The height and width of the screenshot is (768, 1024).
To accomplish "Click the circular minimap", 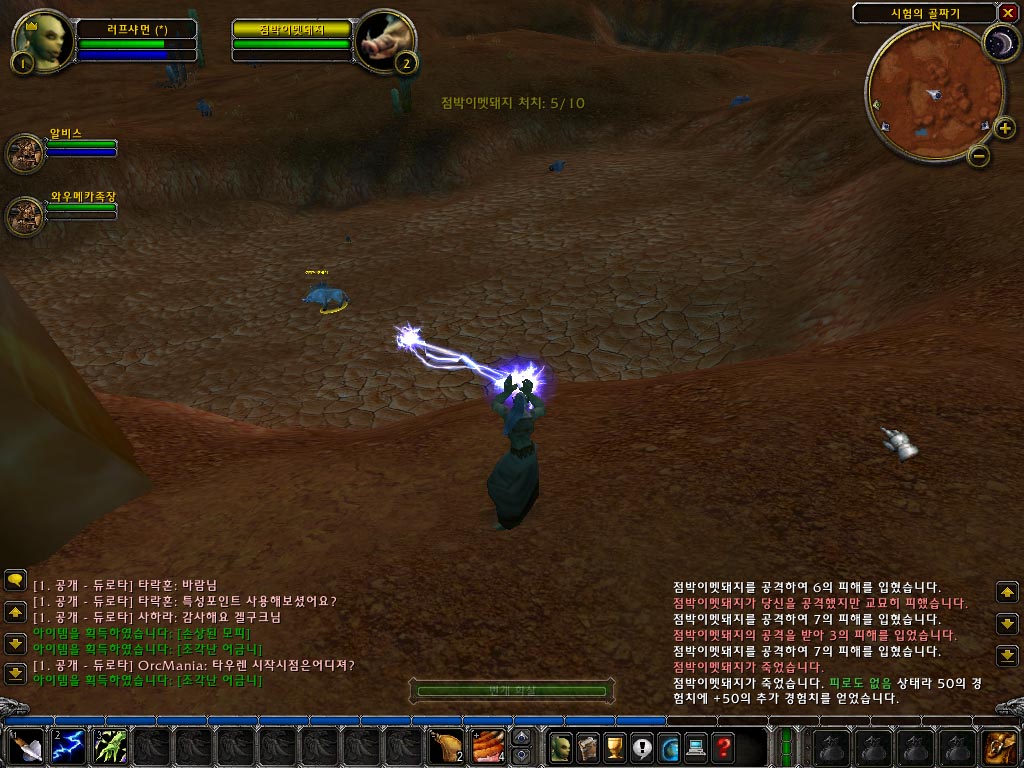I will [933, 93].
